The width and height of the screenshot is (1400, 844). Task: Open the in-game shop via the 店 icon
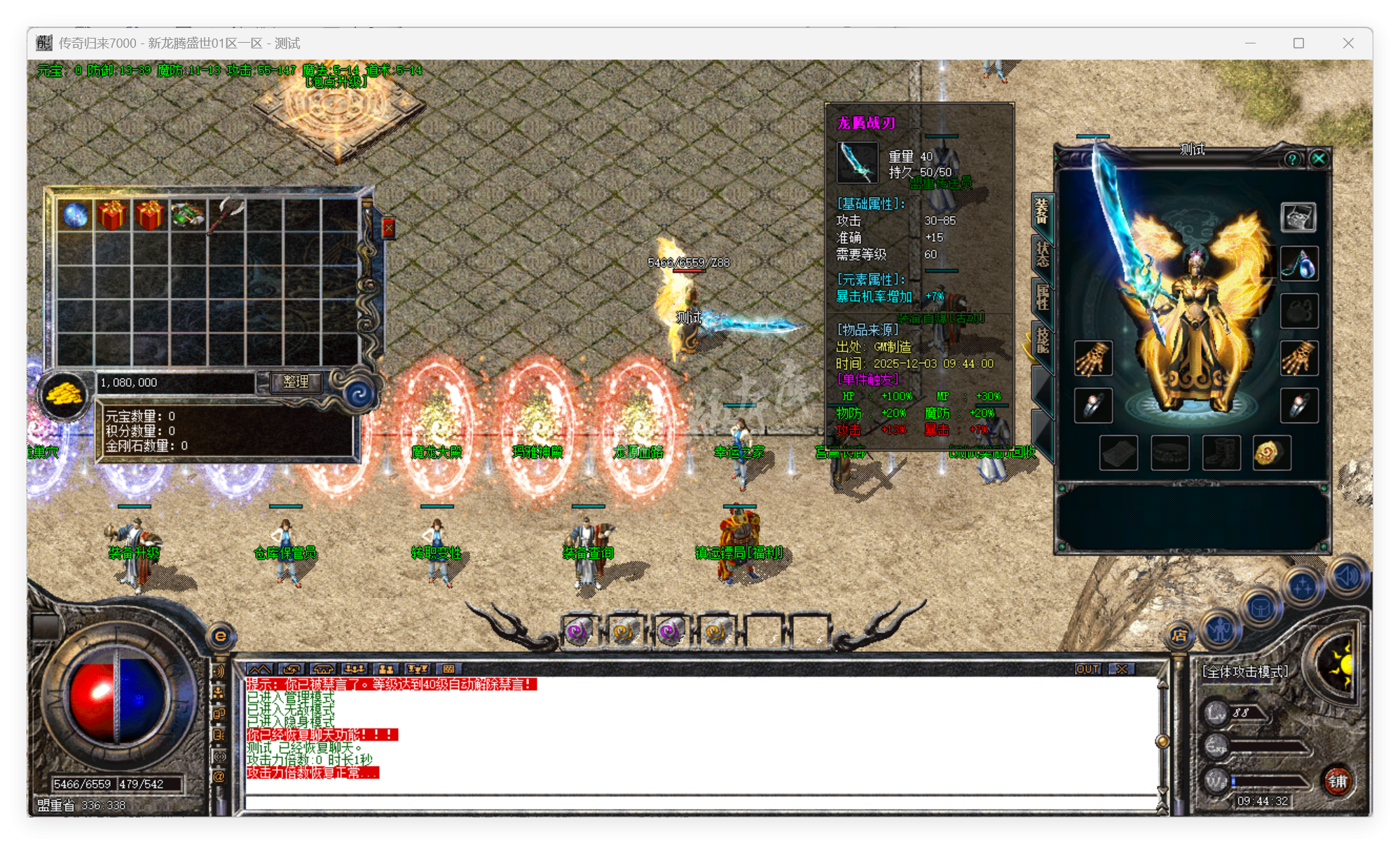pos(1179,636)
